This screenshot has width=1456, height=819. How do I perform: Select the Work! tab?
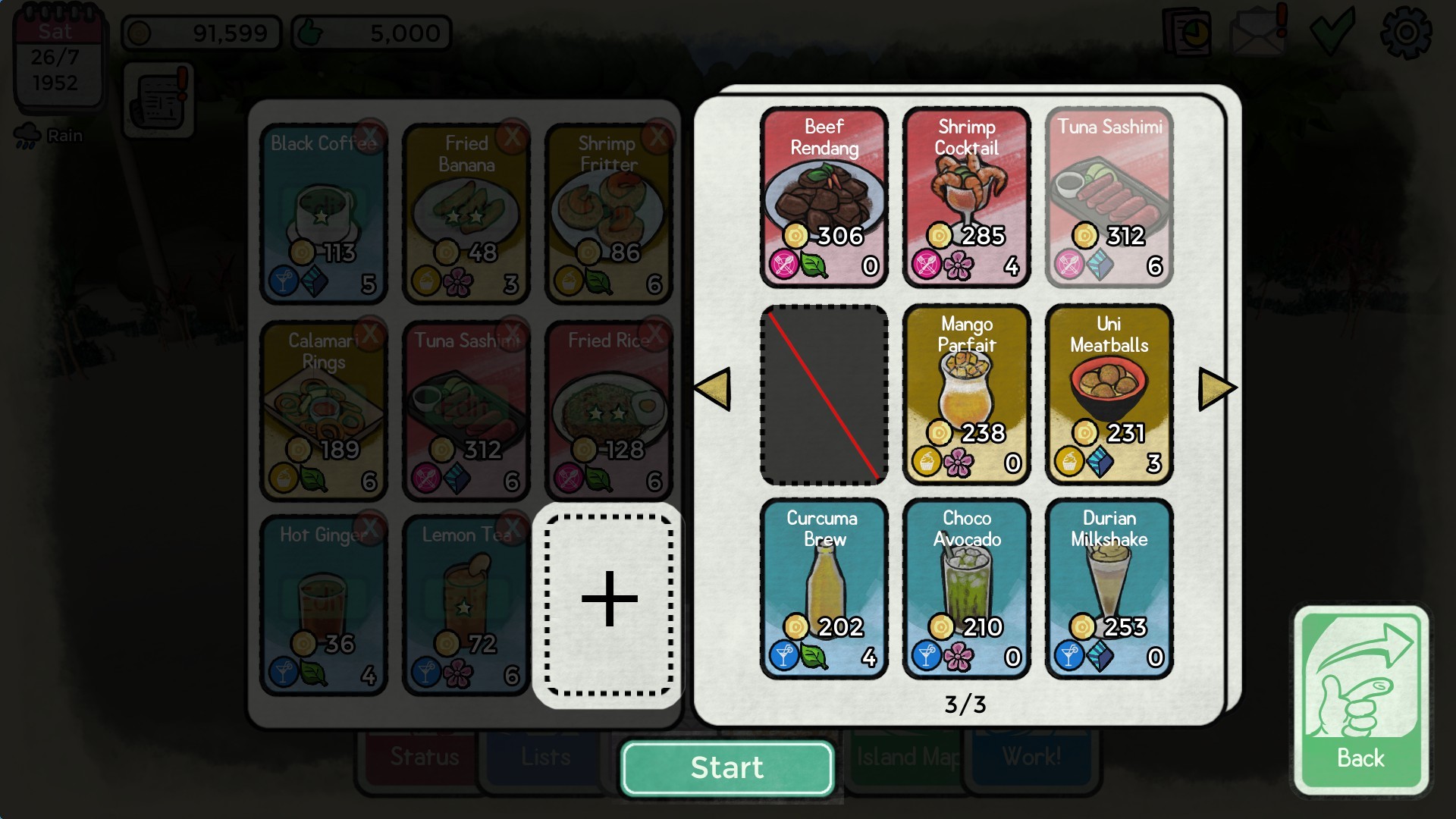tap(1036, 756)
